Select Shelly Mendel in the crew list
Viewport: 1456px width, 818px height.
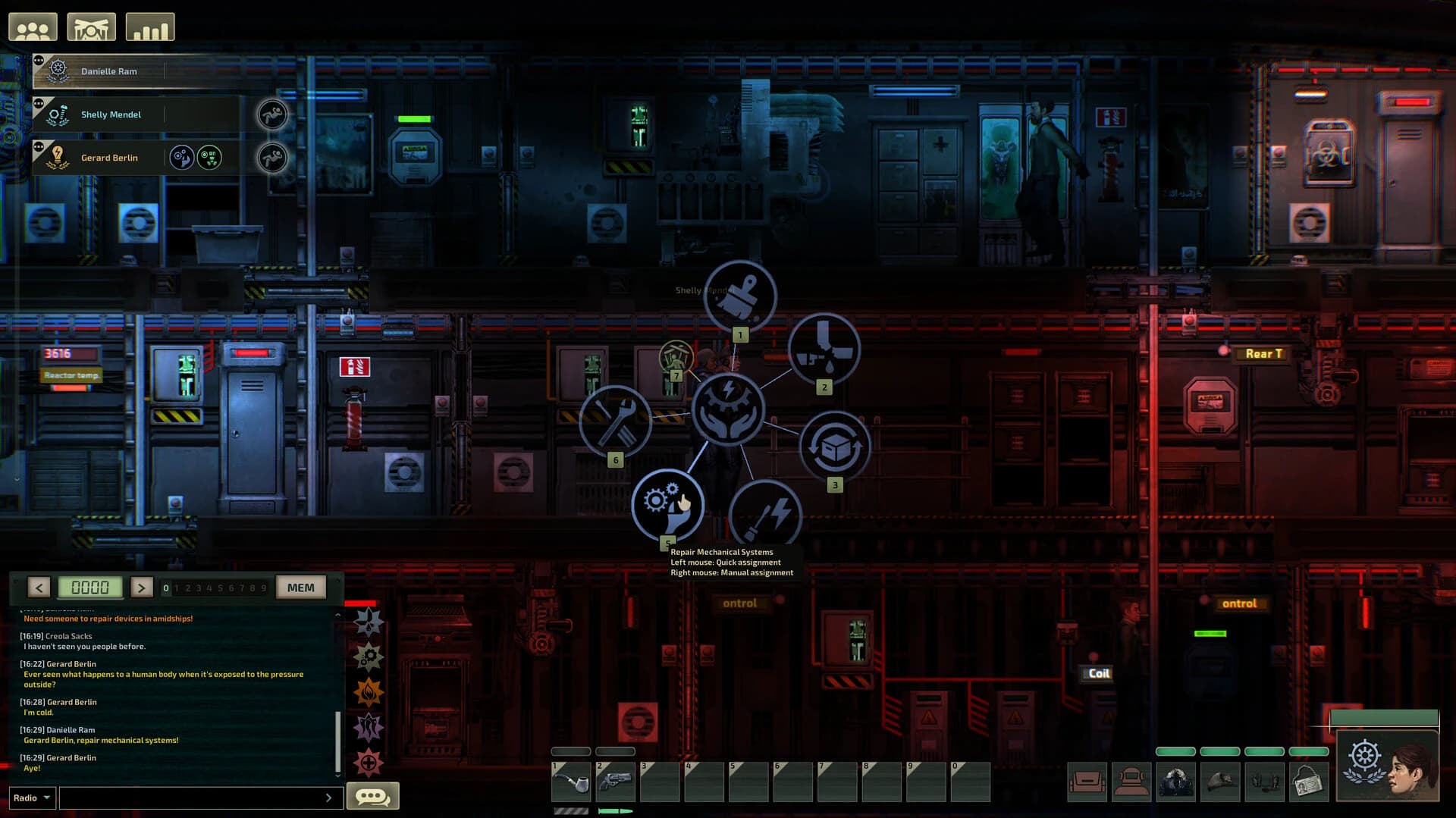[x=111, y=114]
